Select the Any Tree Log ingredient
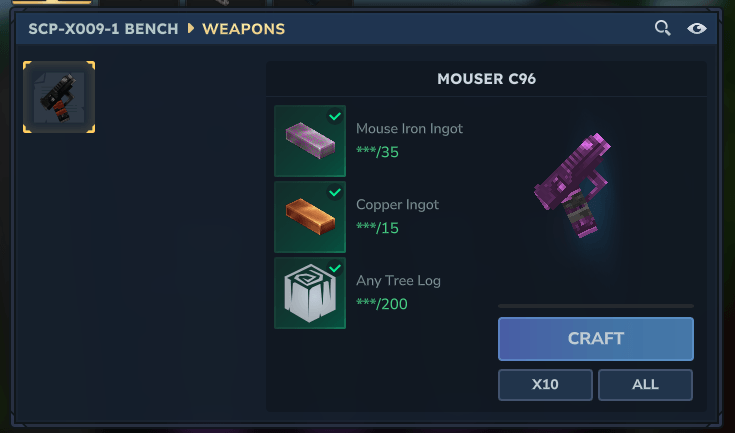The height and width of the screenshot is (433, 735). pyautogui.click(x=310, y=293)
